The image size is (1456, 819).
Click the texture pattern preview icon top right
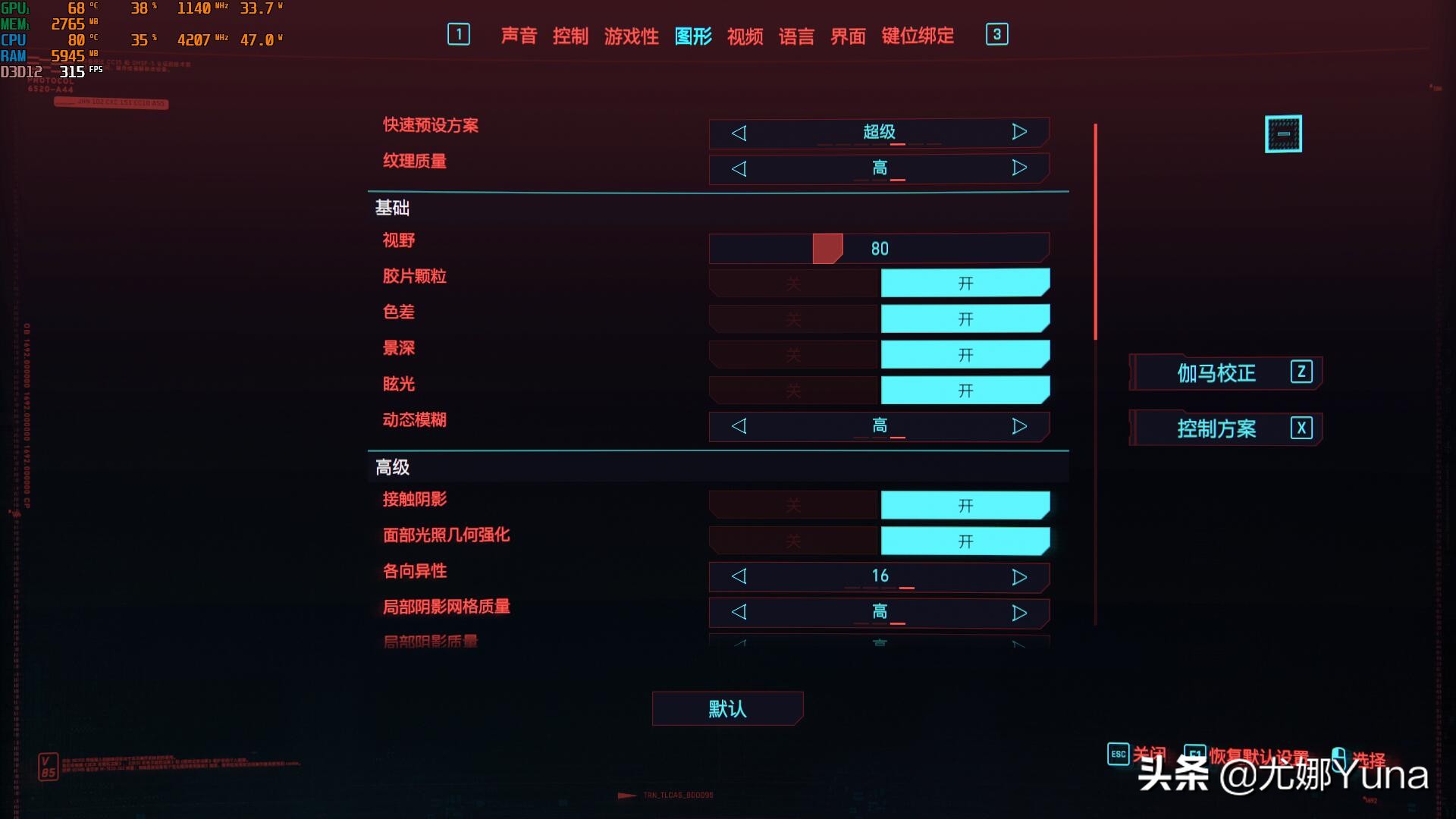[1283, 133]
